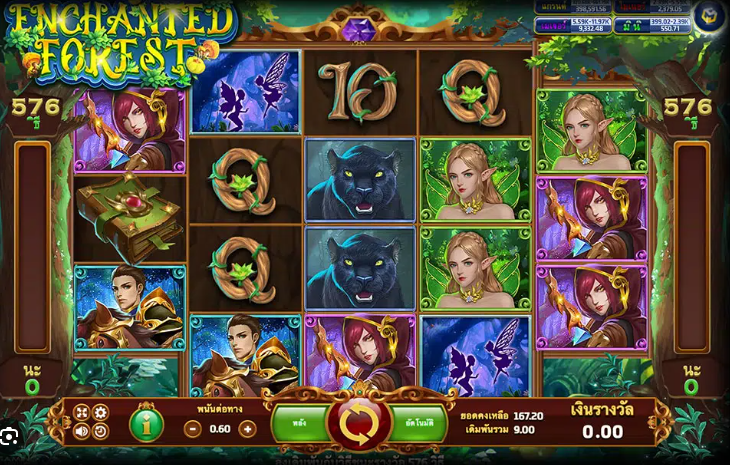This screenshot has height=465, width=730.
Task: Toggle fullscreen with the expand arrows icon
Action: point(83,413)
